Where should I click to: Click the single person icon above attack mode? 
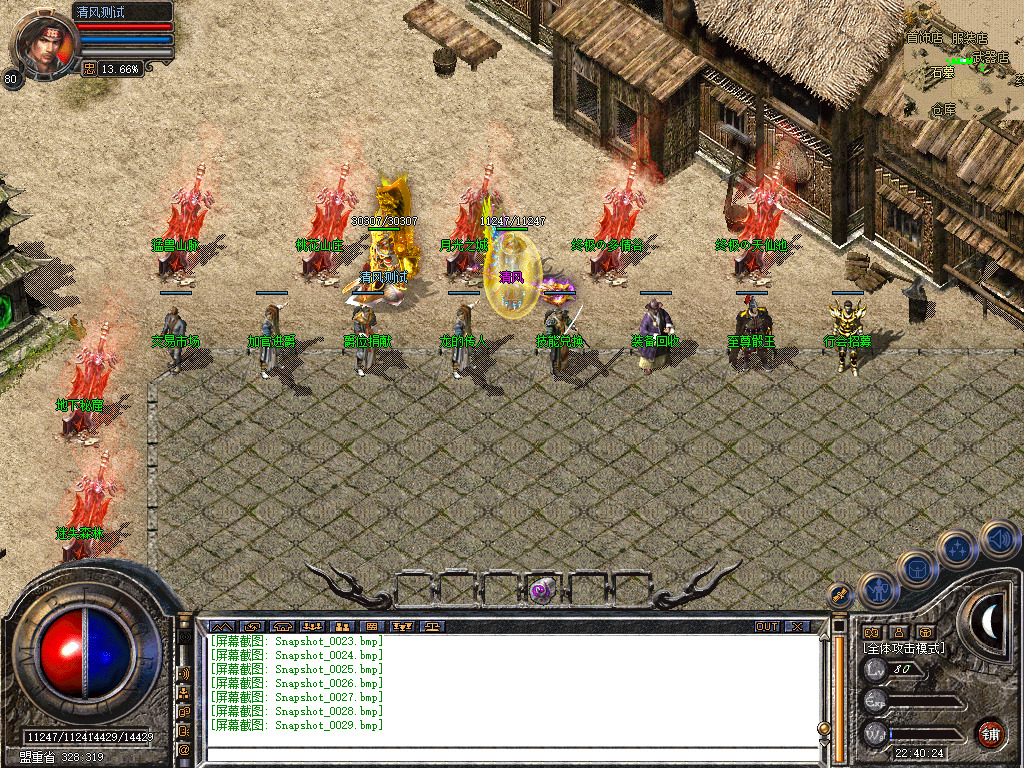(898, 632)
